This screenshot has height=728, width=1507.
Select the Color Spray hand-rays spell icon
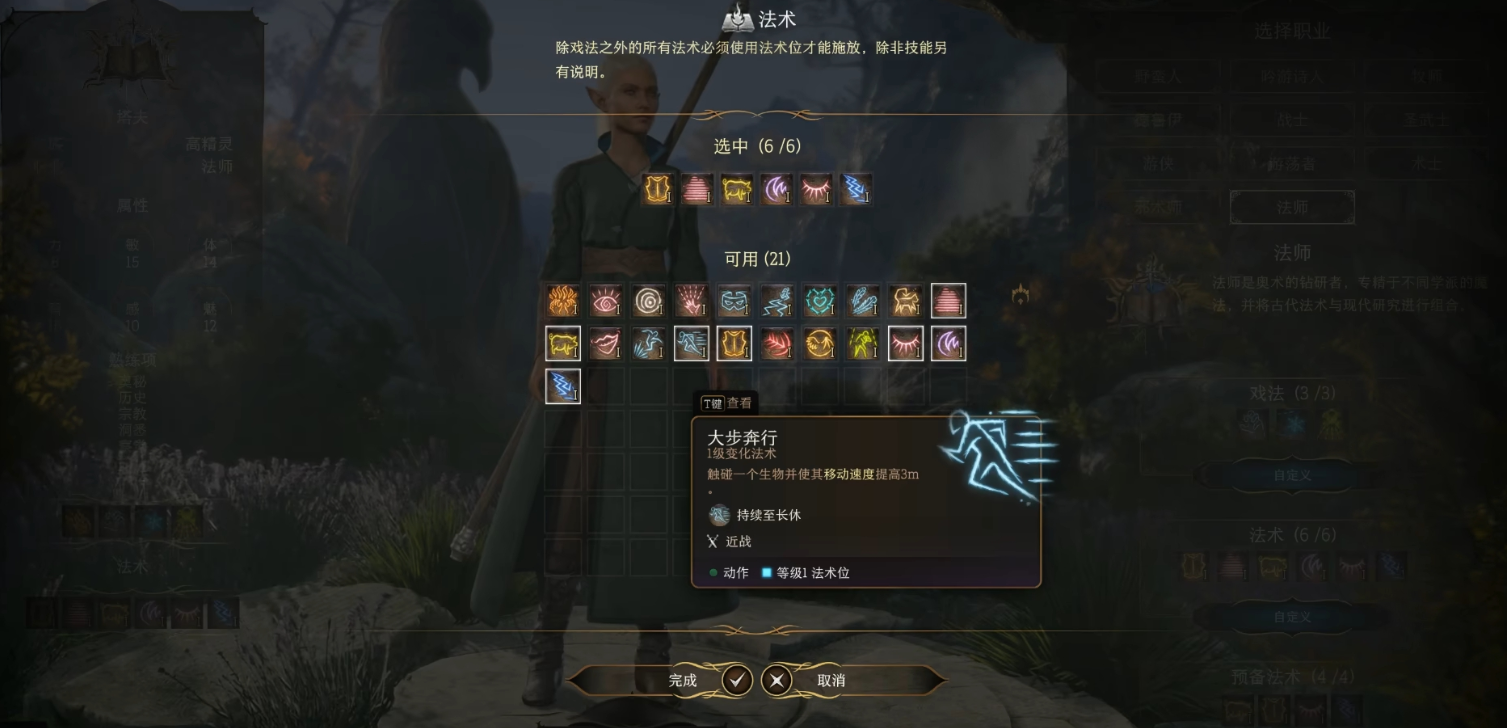[x=691, y=300]
